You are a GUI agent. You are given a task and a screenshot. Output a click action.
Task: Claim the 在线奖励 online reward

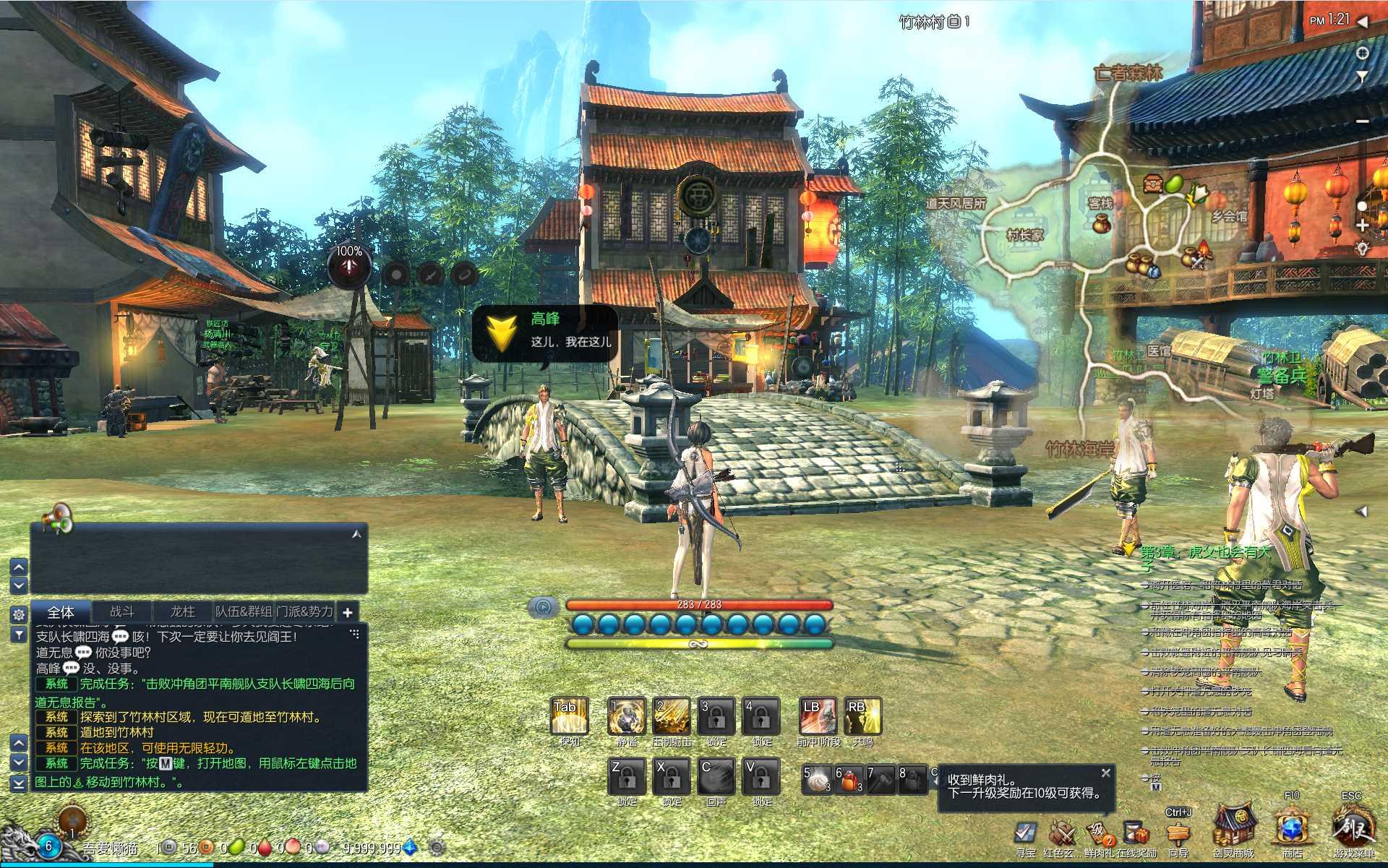(x=1136, y=833)
